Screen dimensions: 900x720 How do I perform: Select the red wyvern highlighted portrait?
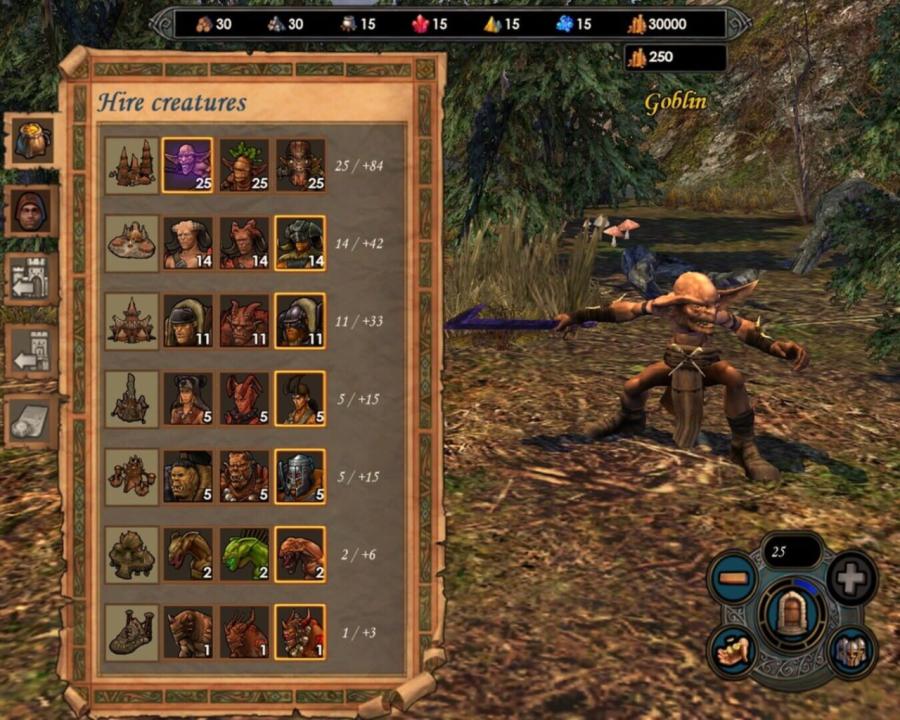coord(300,554)
